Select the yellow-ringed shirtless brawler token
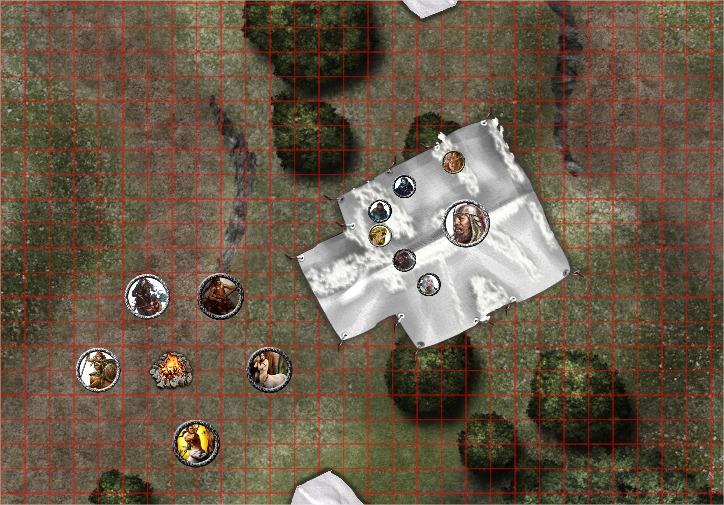Viewport: 724px width, 505px height. 195,442
